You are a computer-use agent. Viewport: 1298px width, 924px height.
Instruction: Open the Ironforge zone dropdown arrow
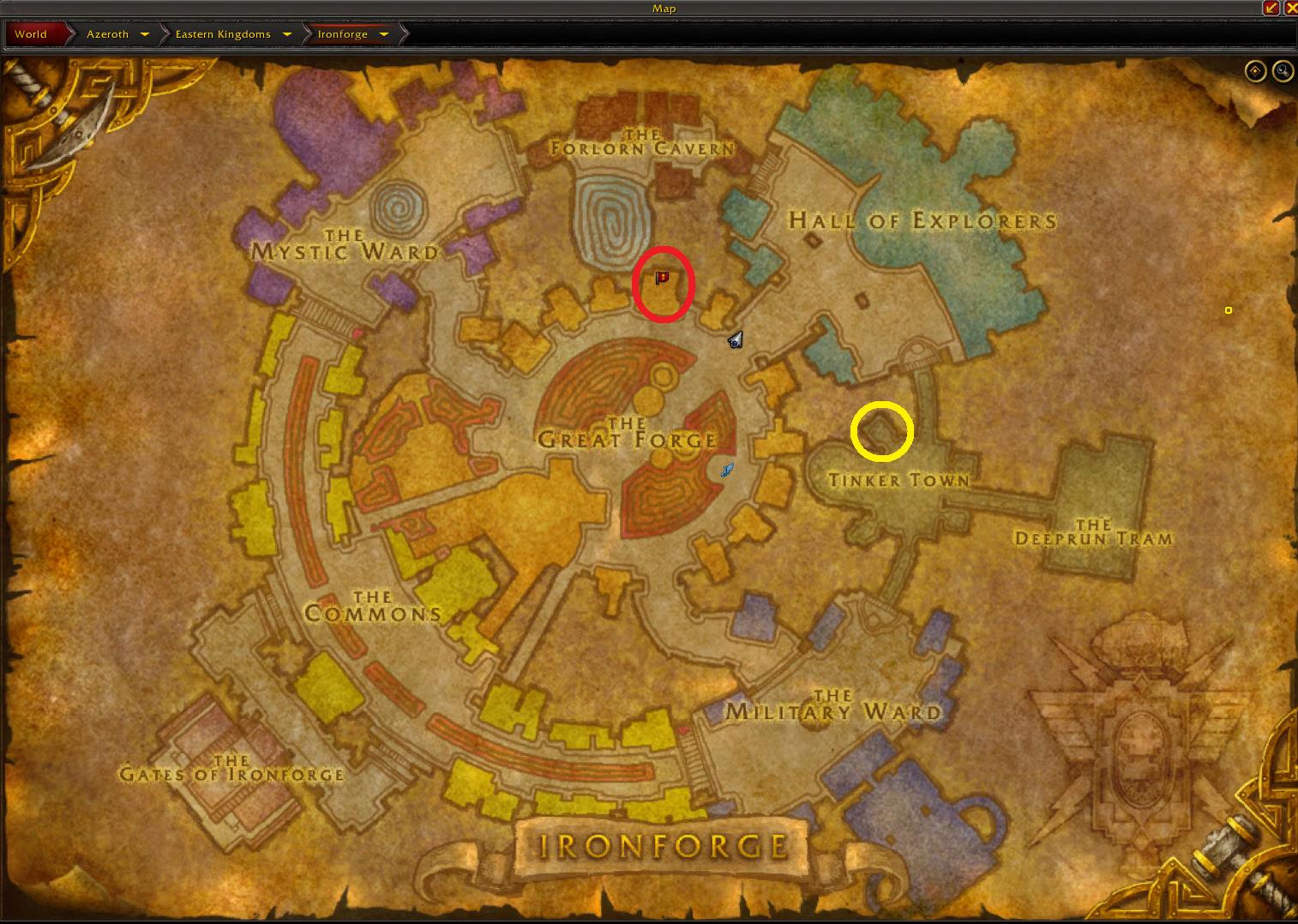pyautogui.click(x=384, y=34)
